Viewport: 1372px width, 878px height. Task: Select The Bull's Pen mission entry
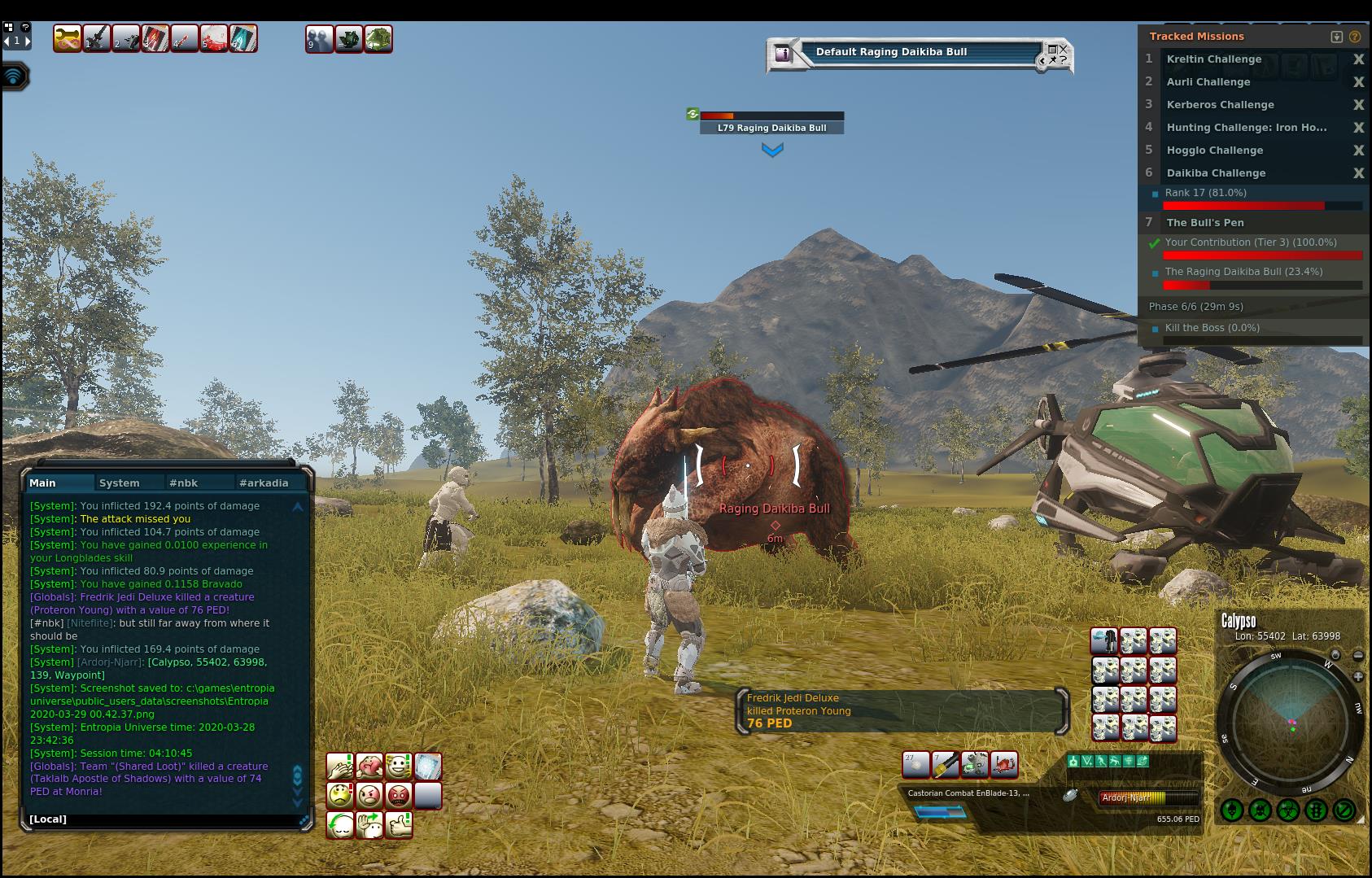click(x=1205, y=223)
